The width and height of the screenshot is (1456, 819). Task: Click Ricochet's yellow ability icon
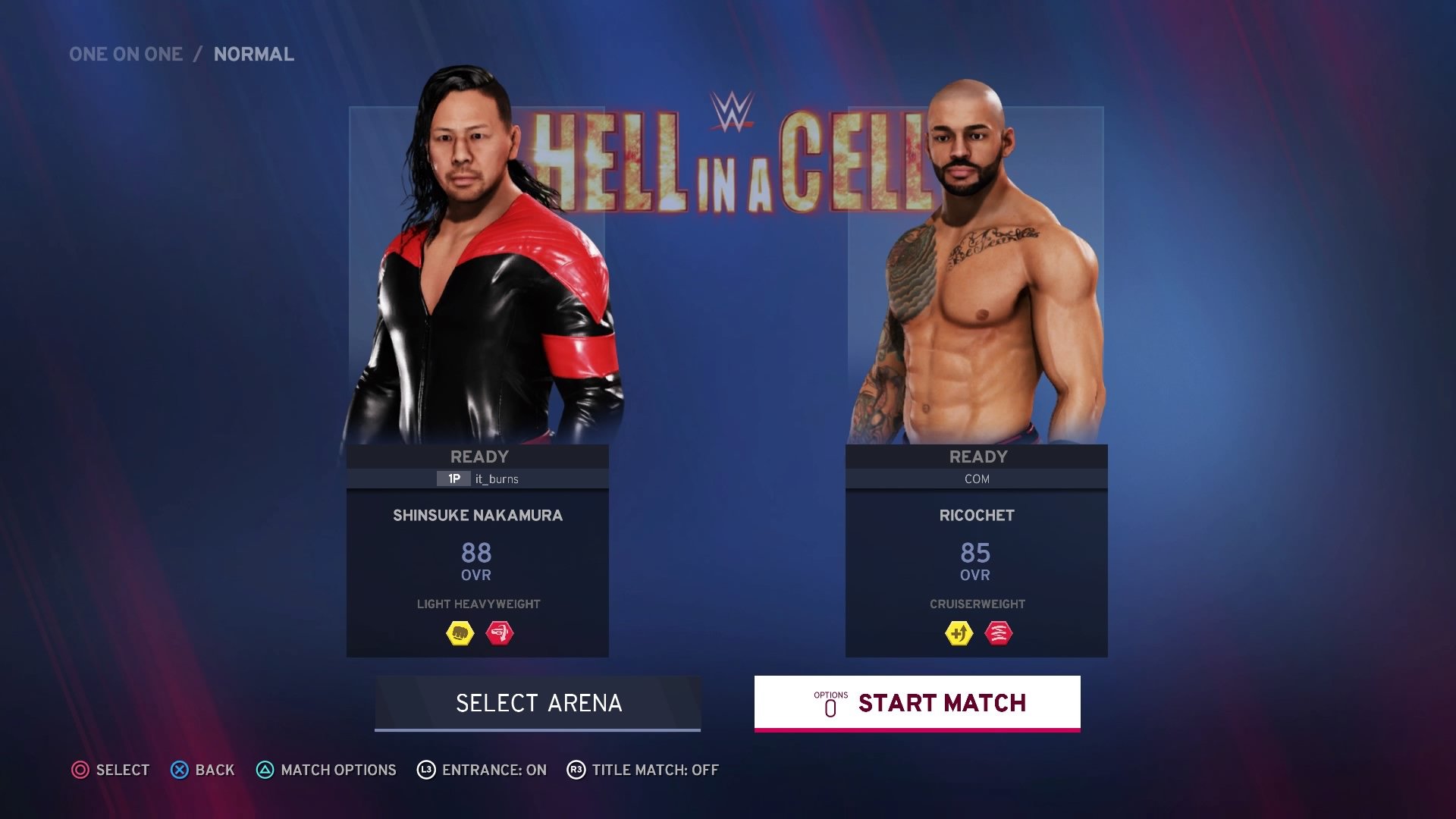959,633
